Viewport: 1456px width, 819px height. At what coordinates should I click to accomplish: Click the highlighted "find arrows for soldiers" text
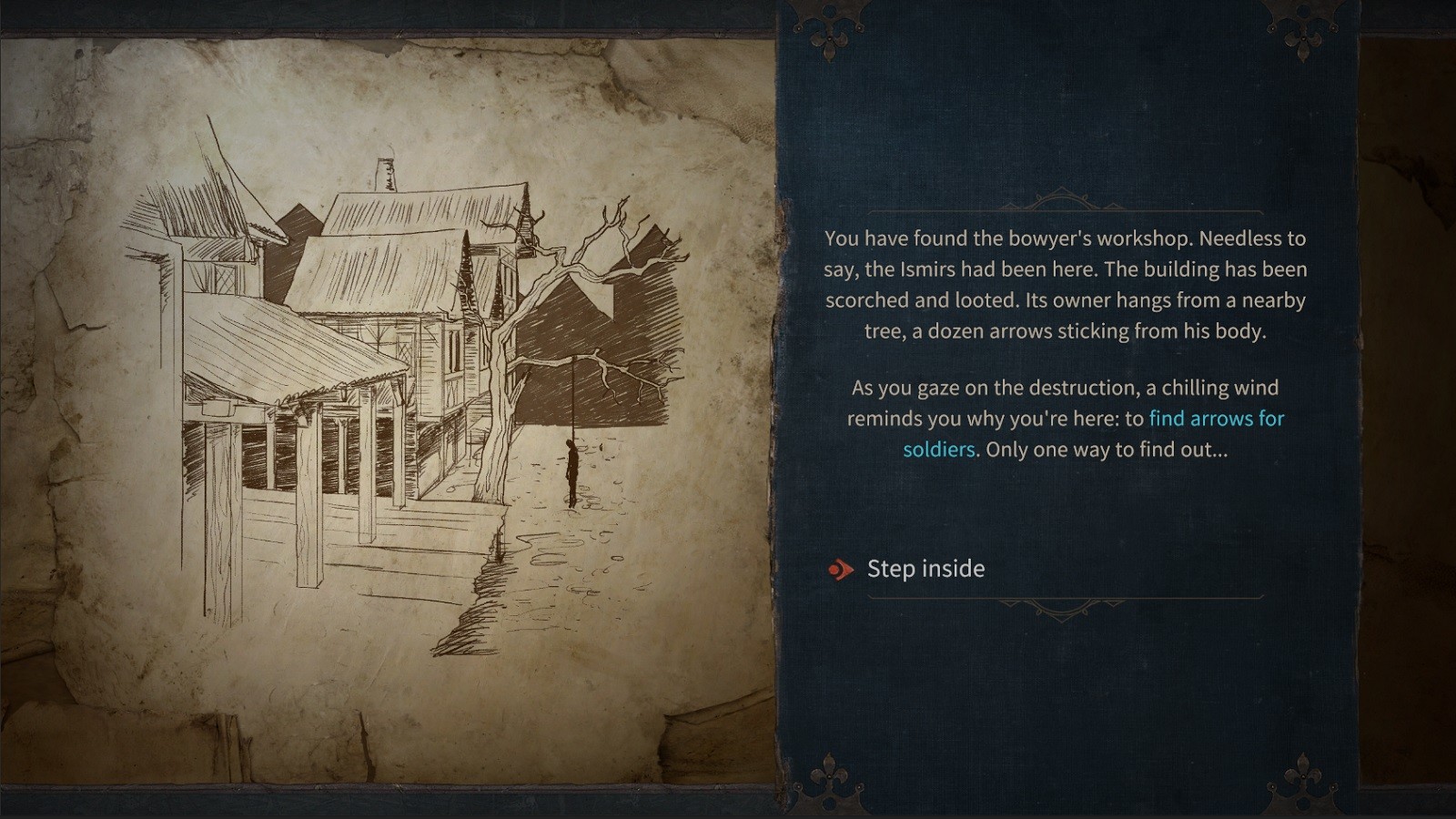1216,419
